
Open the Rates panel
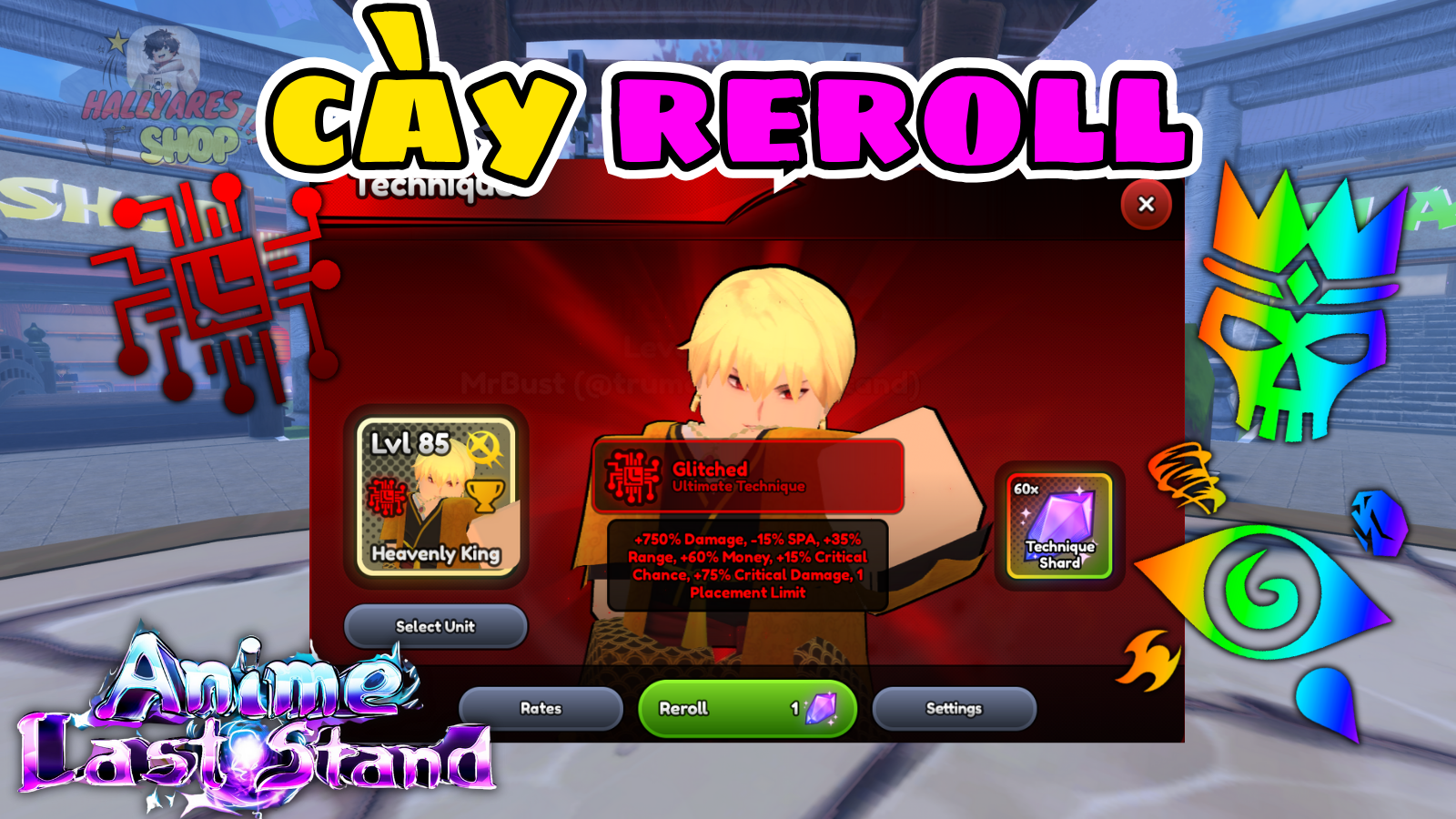coord(541,708)
